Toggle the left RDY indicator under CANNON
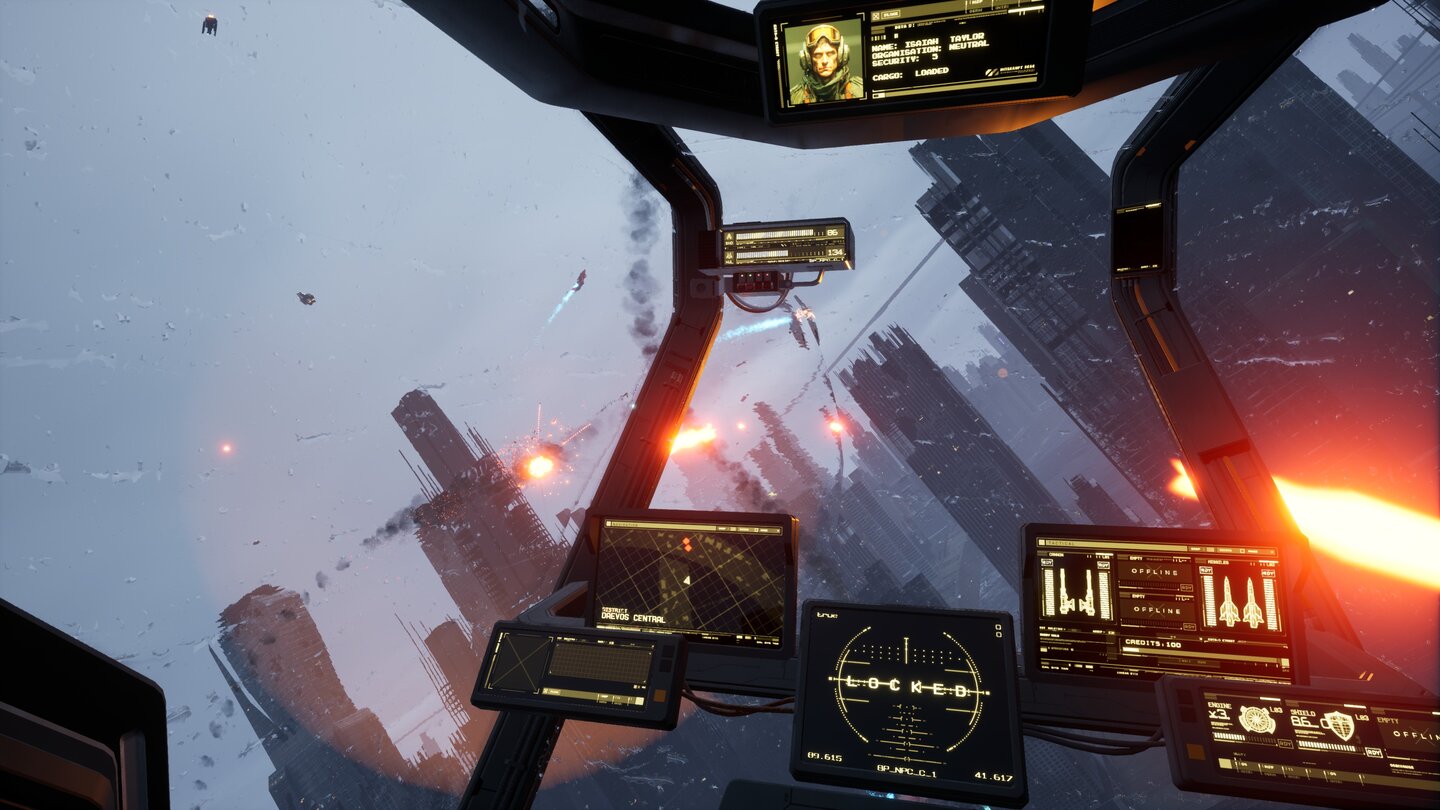1440x810 pixels. tap(1049, 562)
